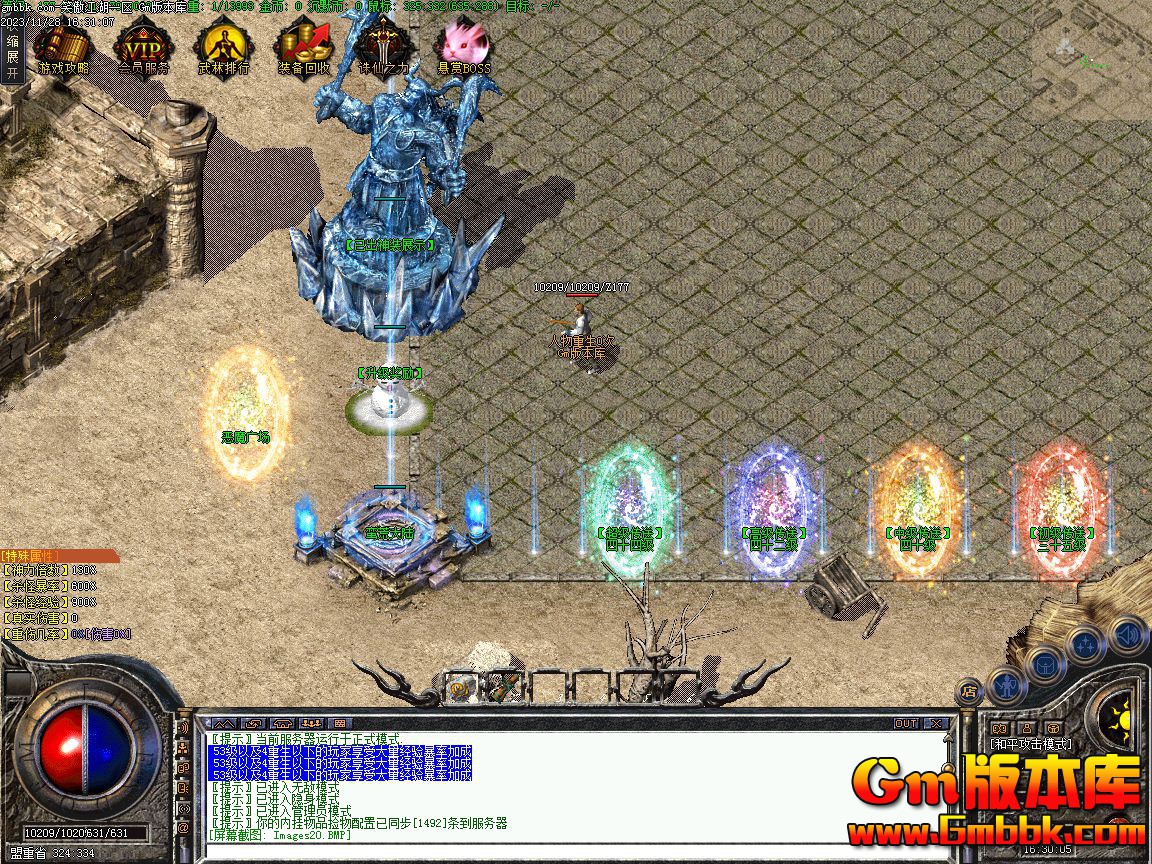1152x864 pixels.
Task: Open 装备回收 equipment recycling
Action: 304,47
